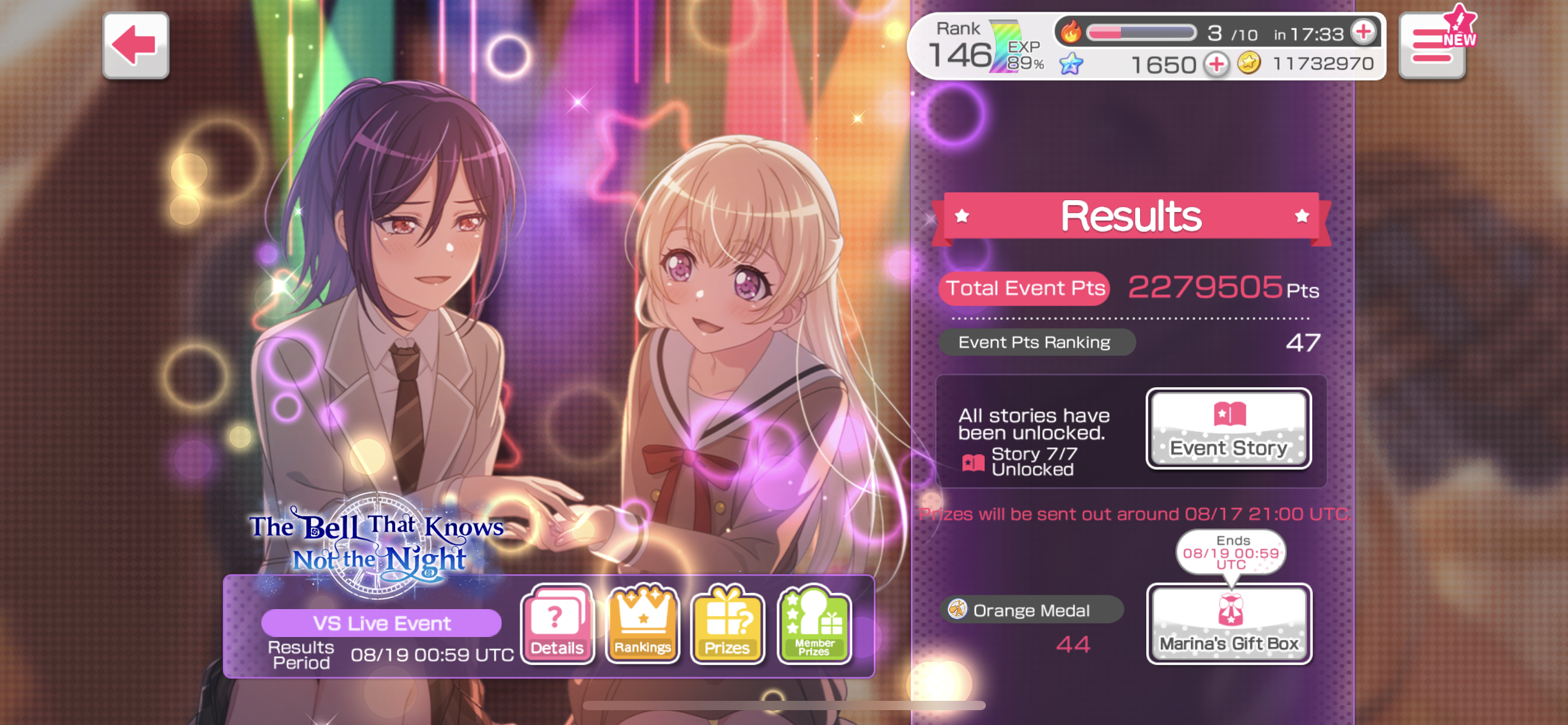Image resolution: width=1568 pixels, height=725 pixels.
Task: View the event Rankings
Action: click(x=643, y=623)
